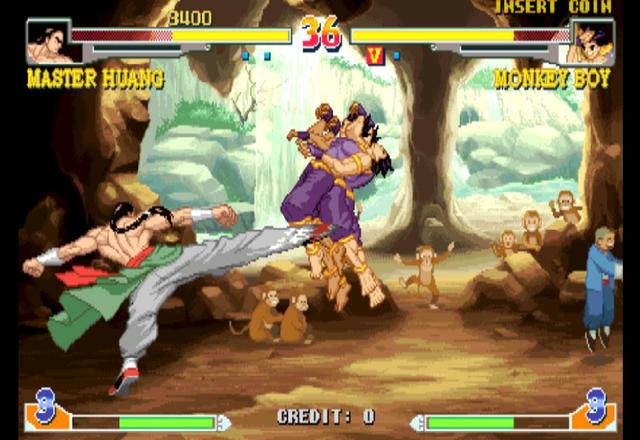
Task: Click Master Huang's character portrait
Action: coord(48,42)
